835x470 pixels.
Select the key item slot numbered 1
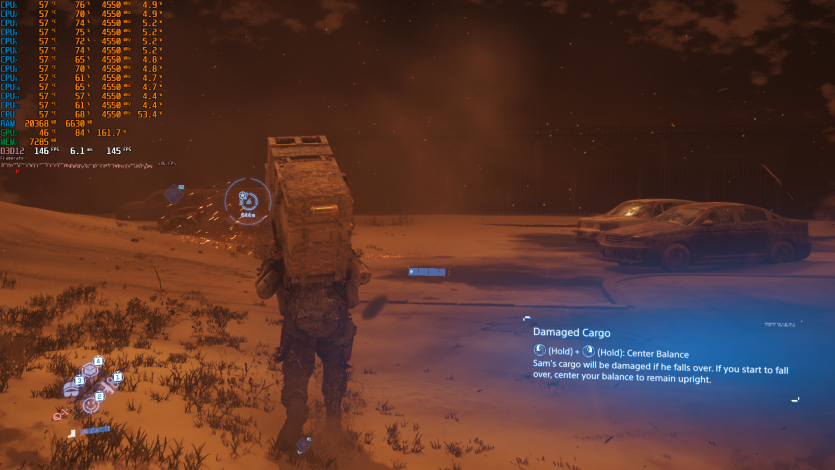click(x=110, y=383)
